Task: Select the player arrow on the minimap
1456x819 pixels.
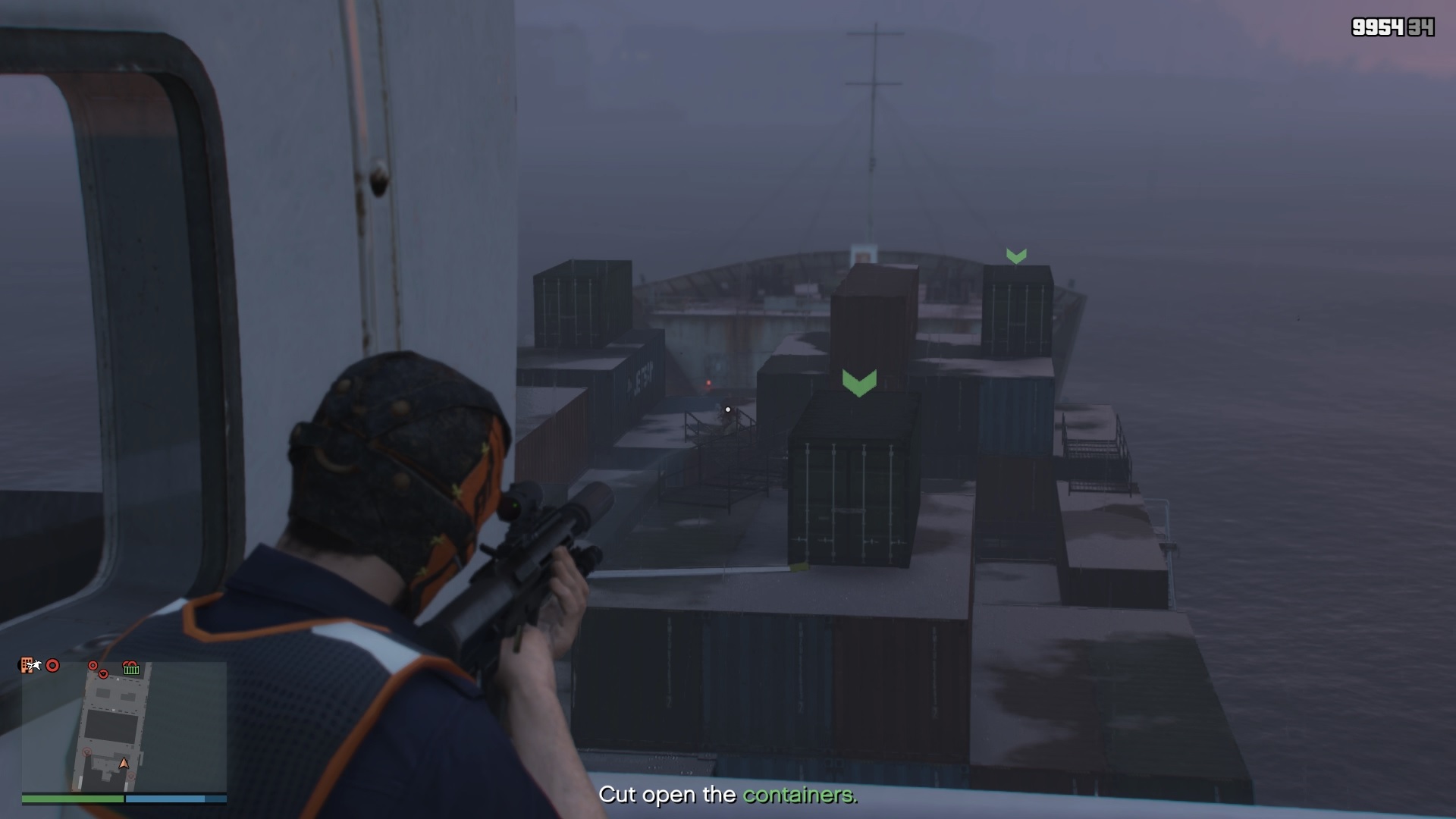Action: pyautogui.click(x=124, y=764)
